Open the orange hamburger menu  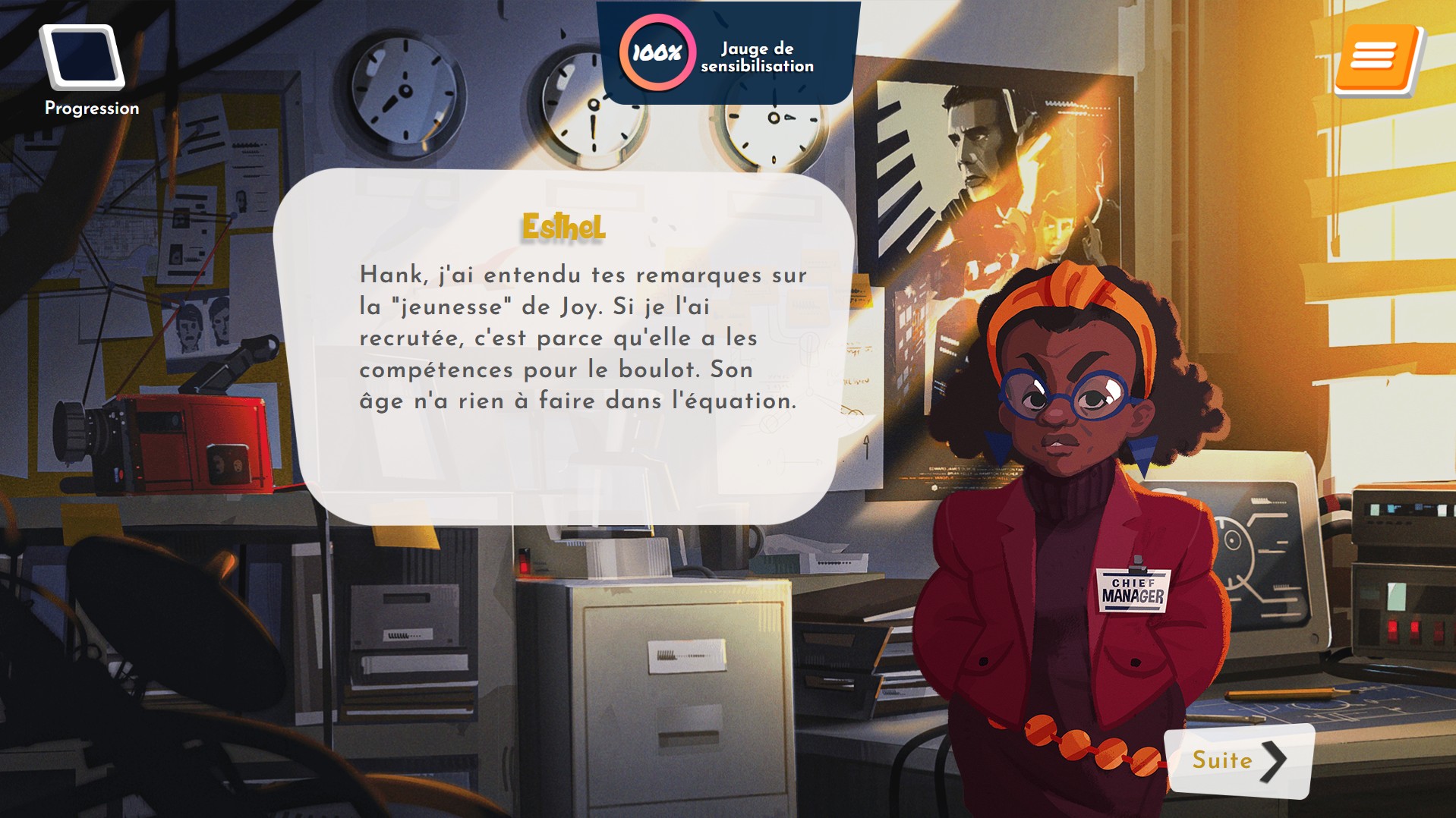[x=1376, y=58]
